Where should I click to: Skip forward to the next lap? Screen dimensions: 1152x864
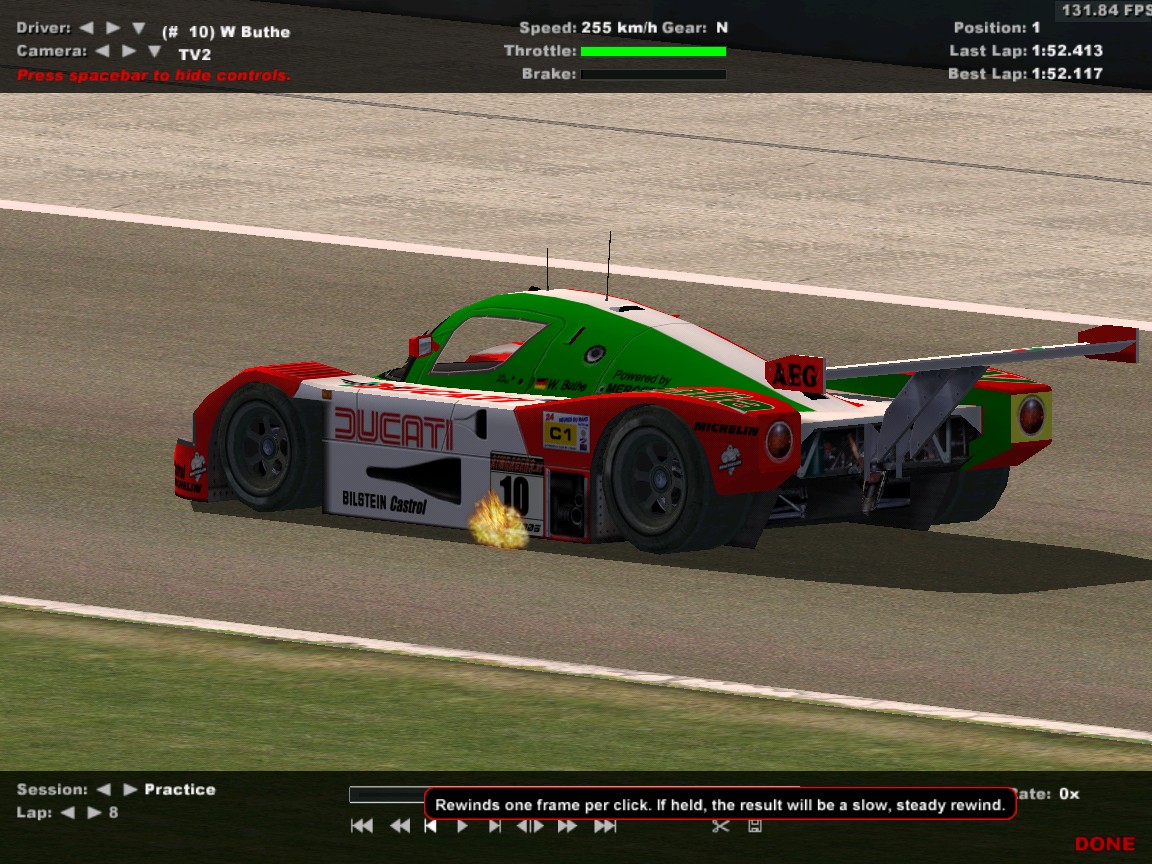(94, 812)
